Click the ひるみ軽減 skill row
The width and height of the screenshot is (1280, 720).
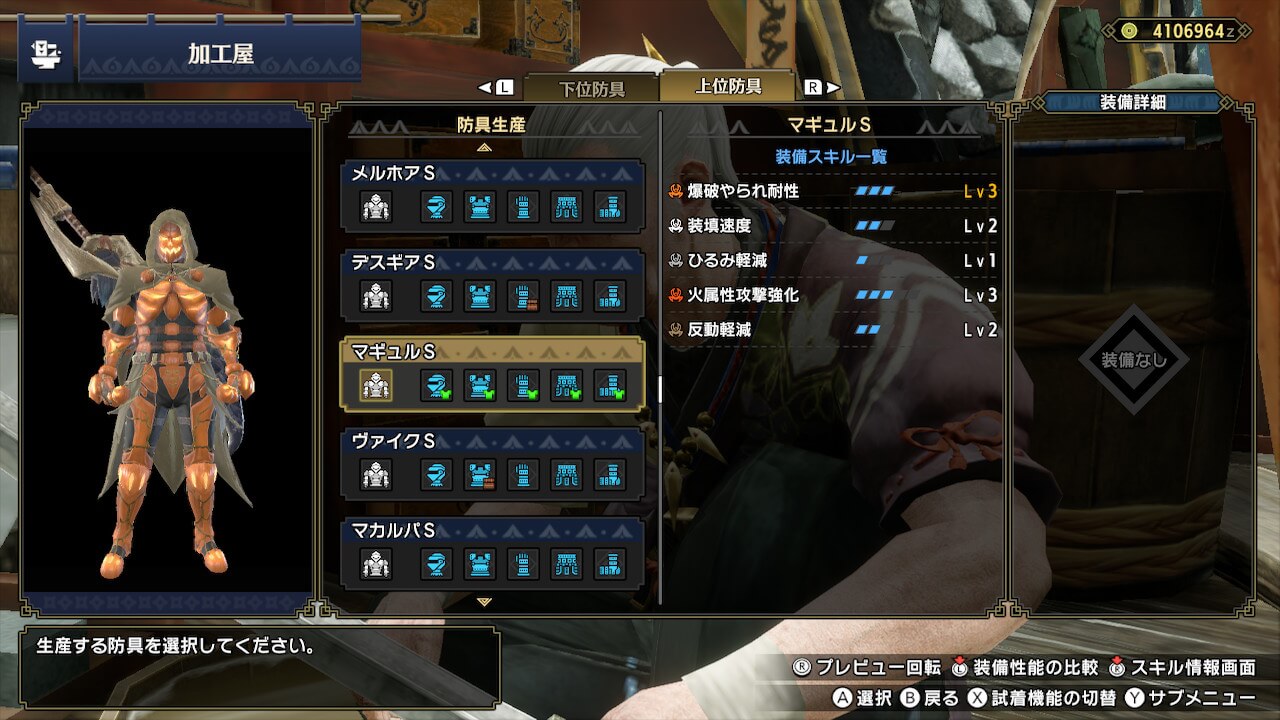click(x=833, y=261)
